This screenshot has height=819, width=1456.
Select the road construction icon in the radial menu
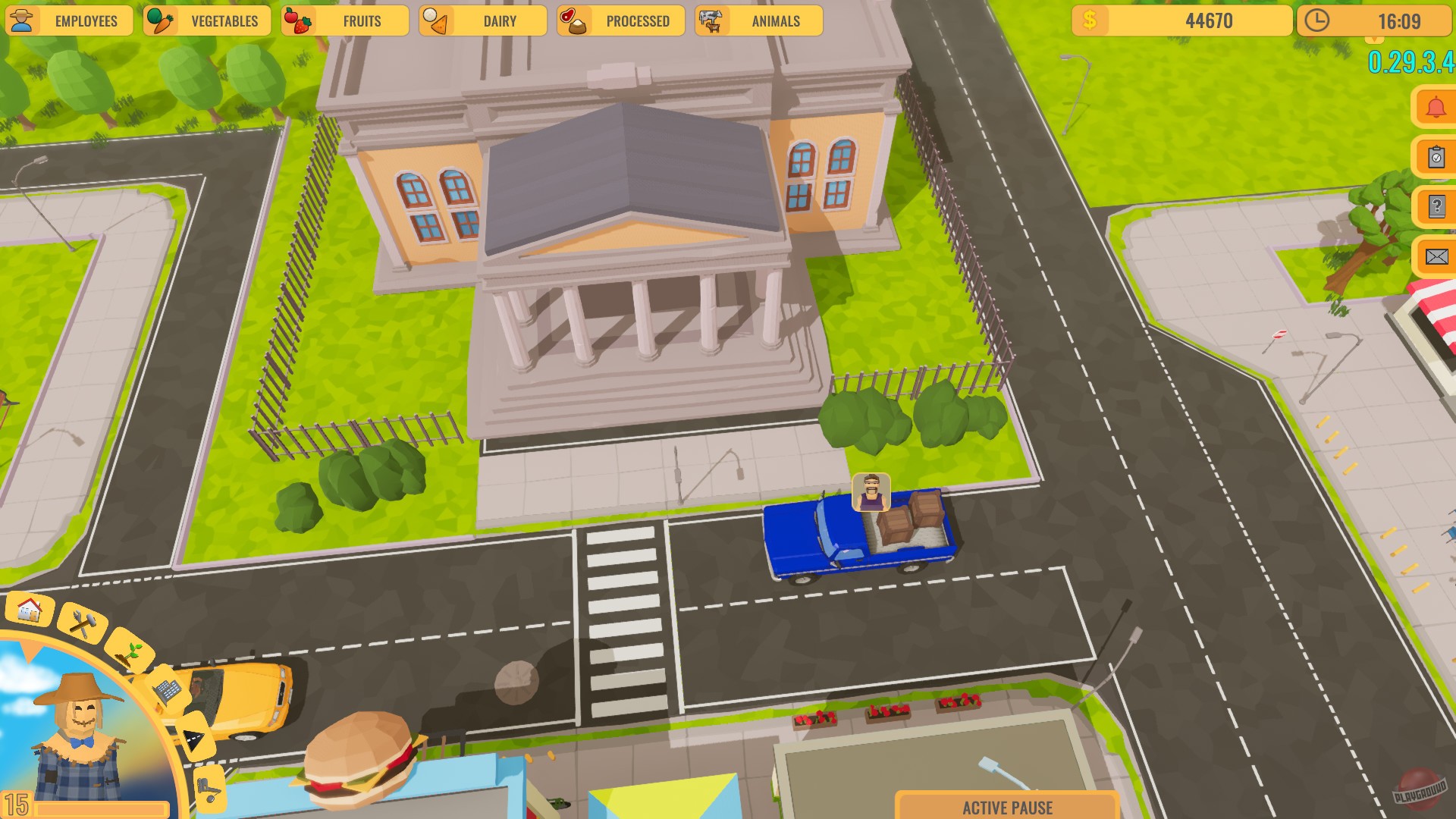194,736
